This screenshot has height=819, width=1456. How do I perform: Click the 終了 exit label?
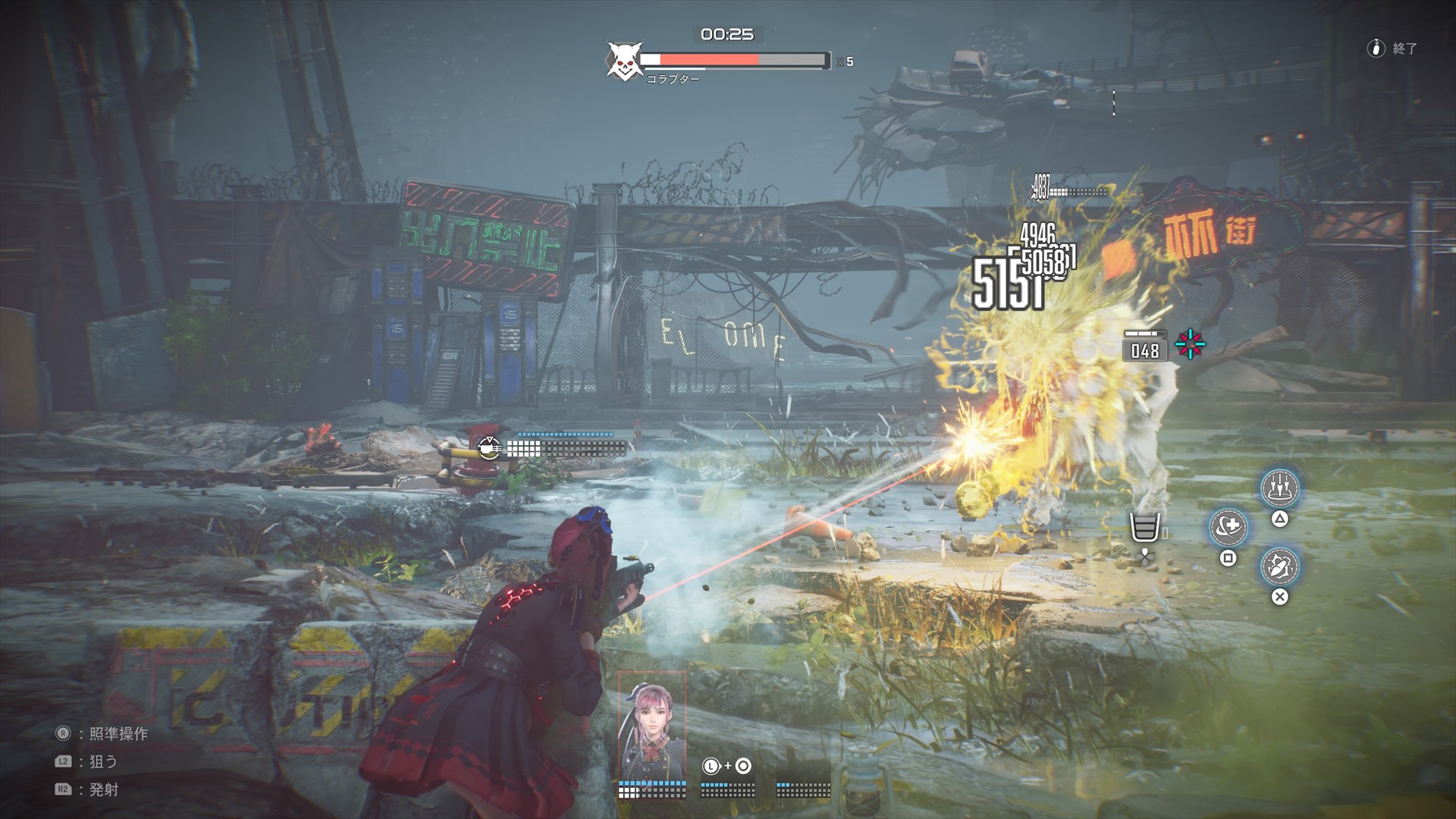1404,49
